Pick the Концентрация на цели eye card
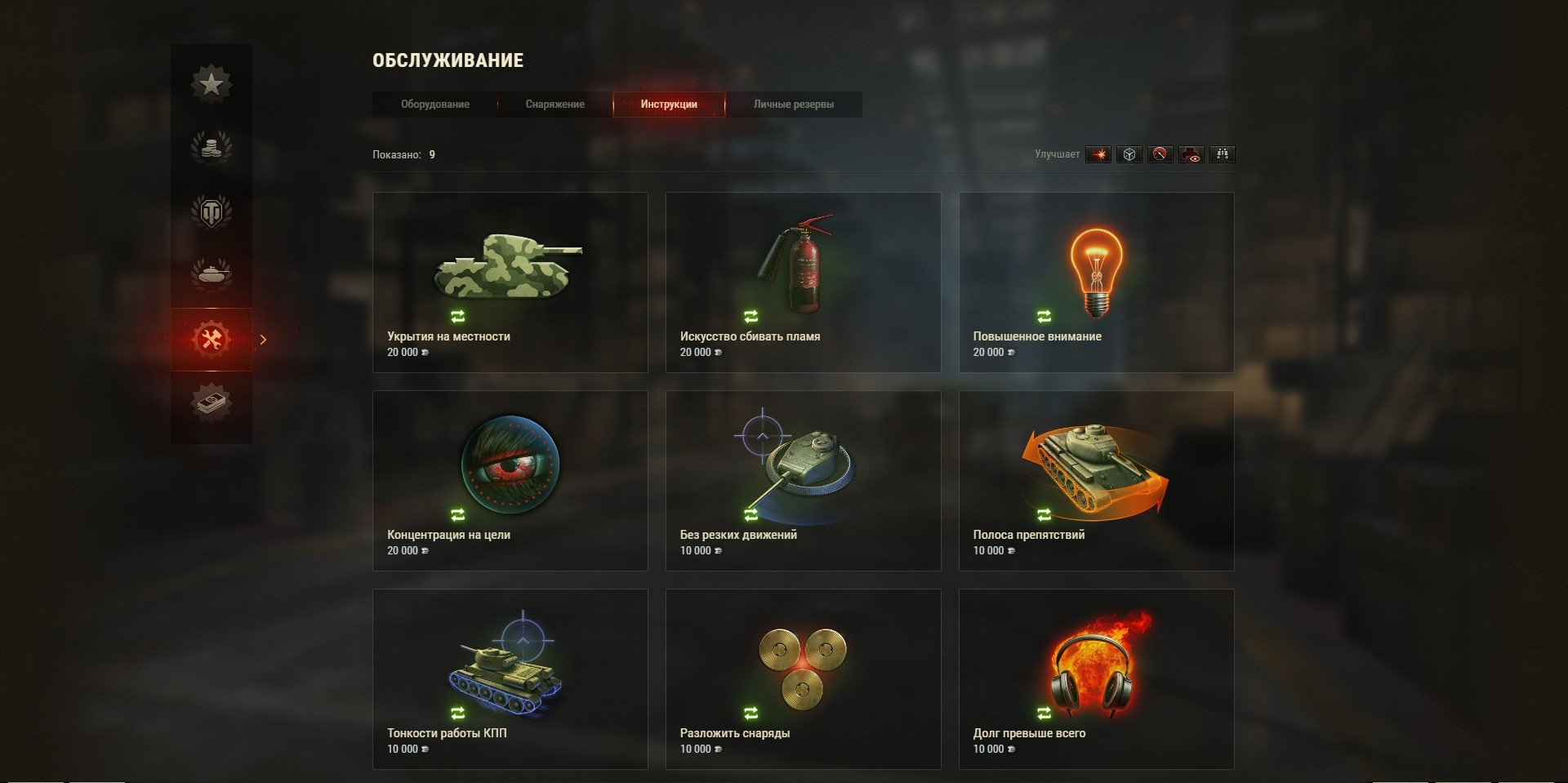Image resolution: width=1568 pixels, height=783 pixels. pyautogui.click(x=510, y=481)
